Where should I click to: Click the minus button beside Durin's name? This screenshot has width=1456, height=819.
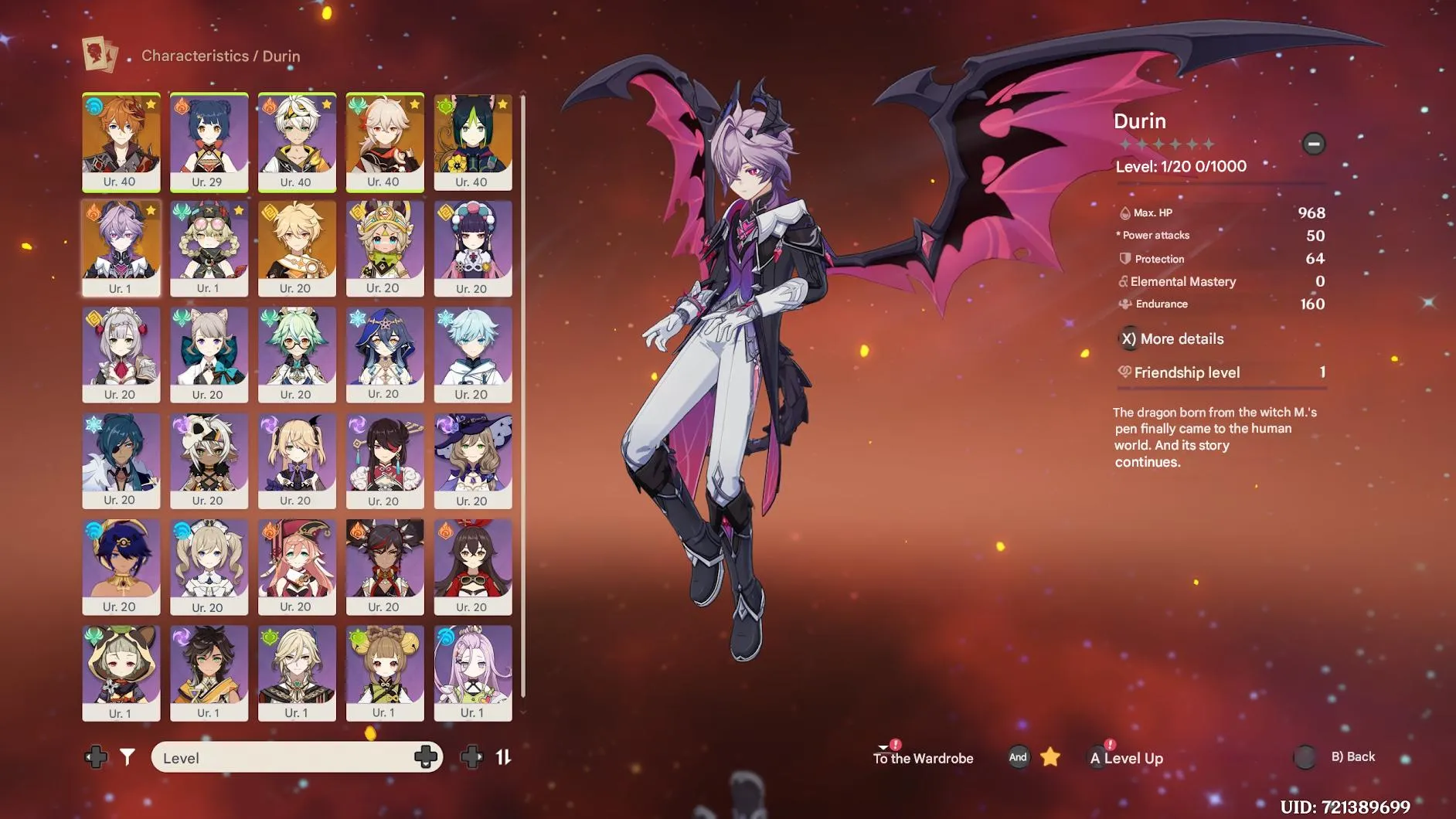point(1313,144)
